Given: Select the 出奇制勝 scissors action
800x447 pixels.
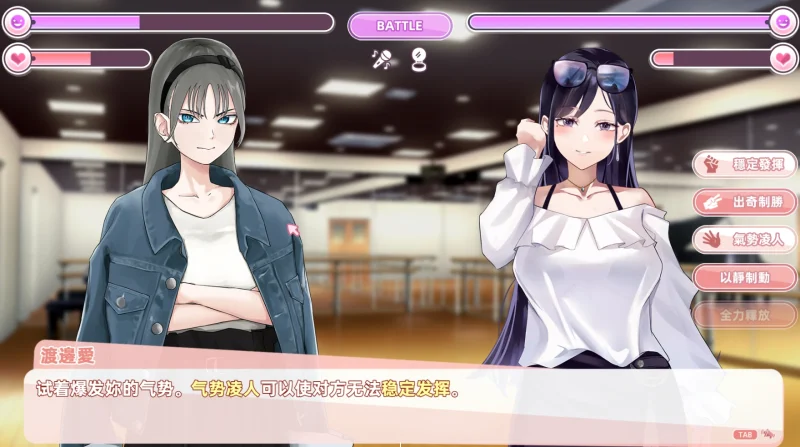Looking at the screenshot, I should [x=745, y=202].
